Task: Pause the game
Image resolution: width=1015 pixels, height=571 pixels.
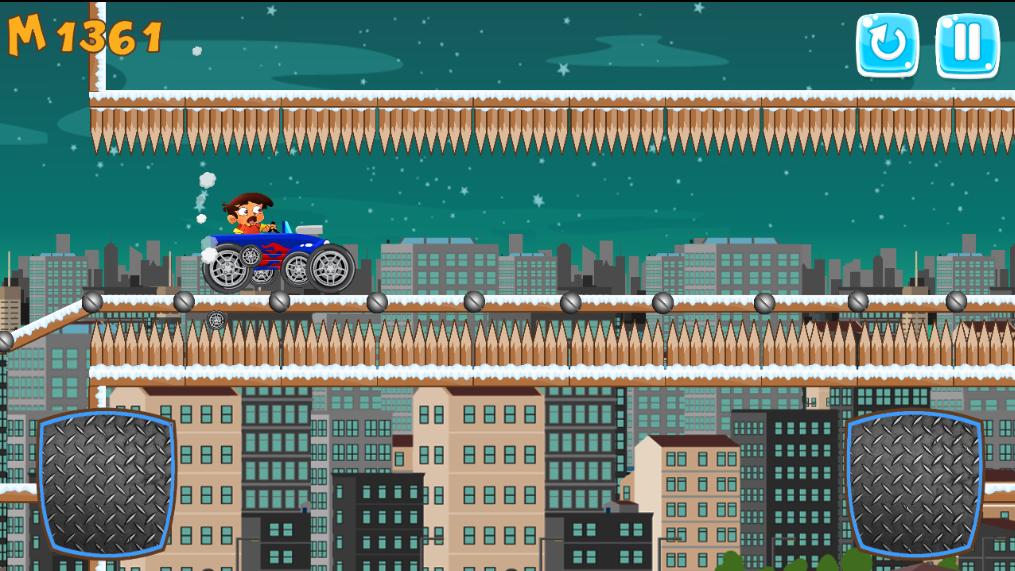Action: [x=967, y=45]
